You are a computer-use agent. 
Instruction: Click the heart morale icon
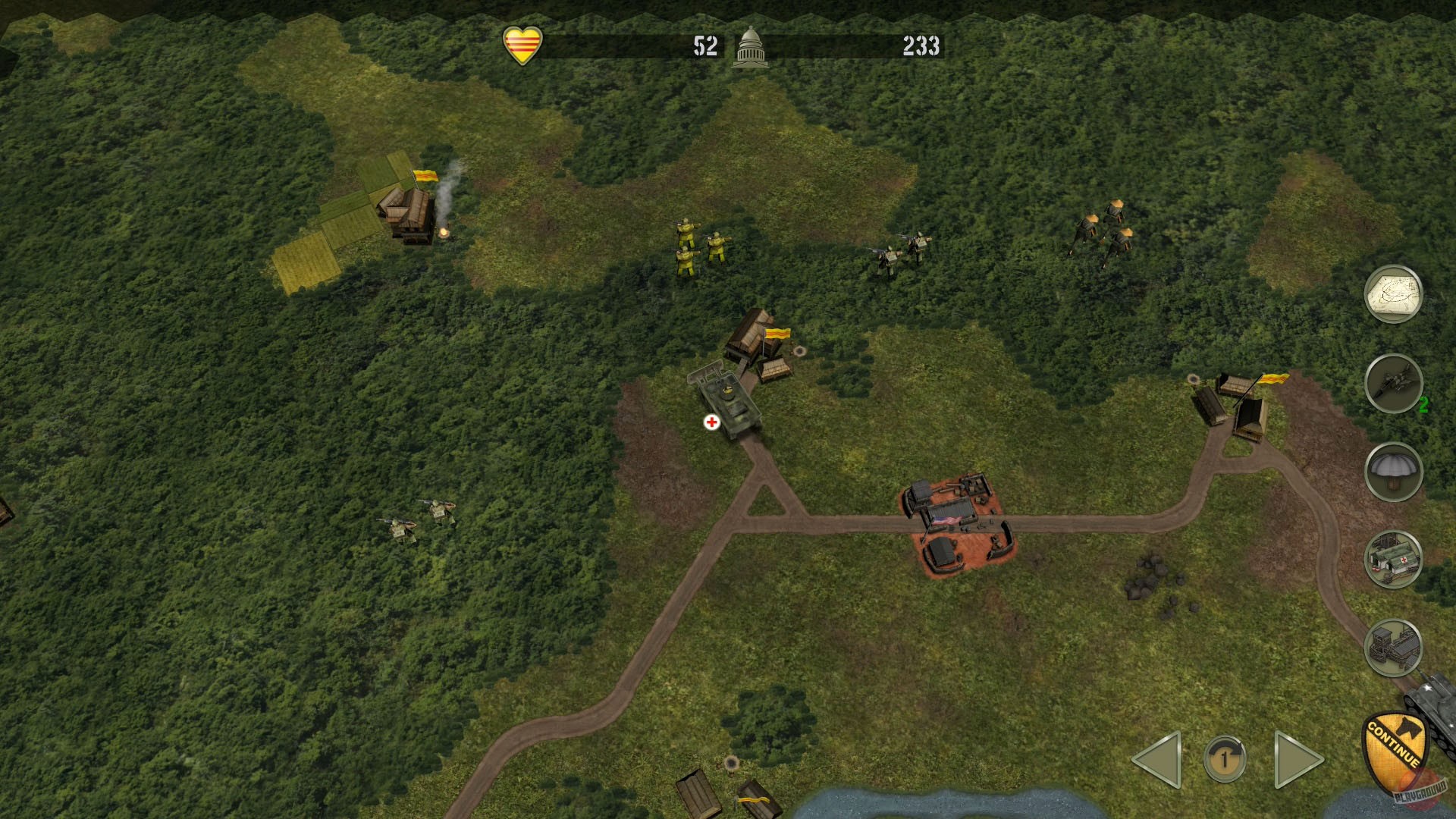tap(524, 45)
